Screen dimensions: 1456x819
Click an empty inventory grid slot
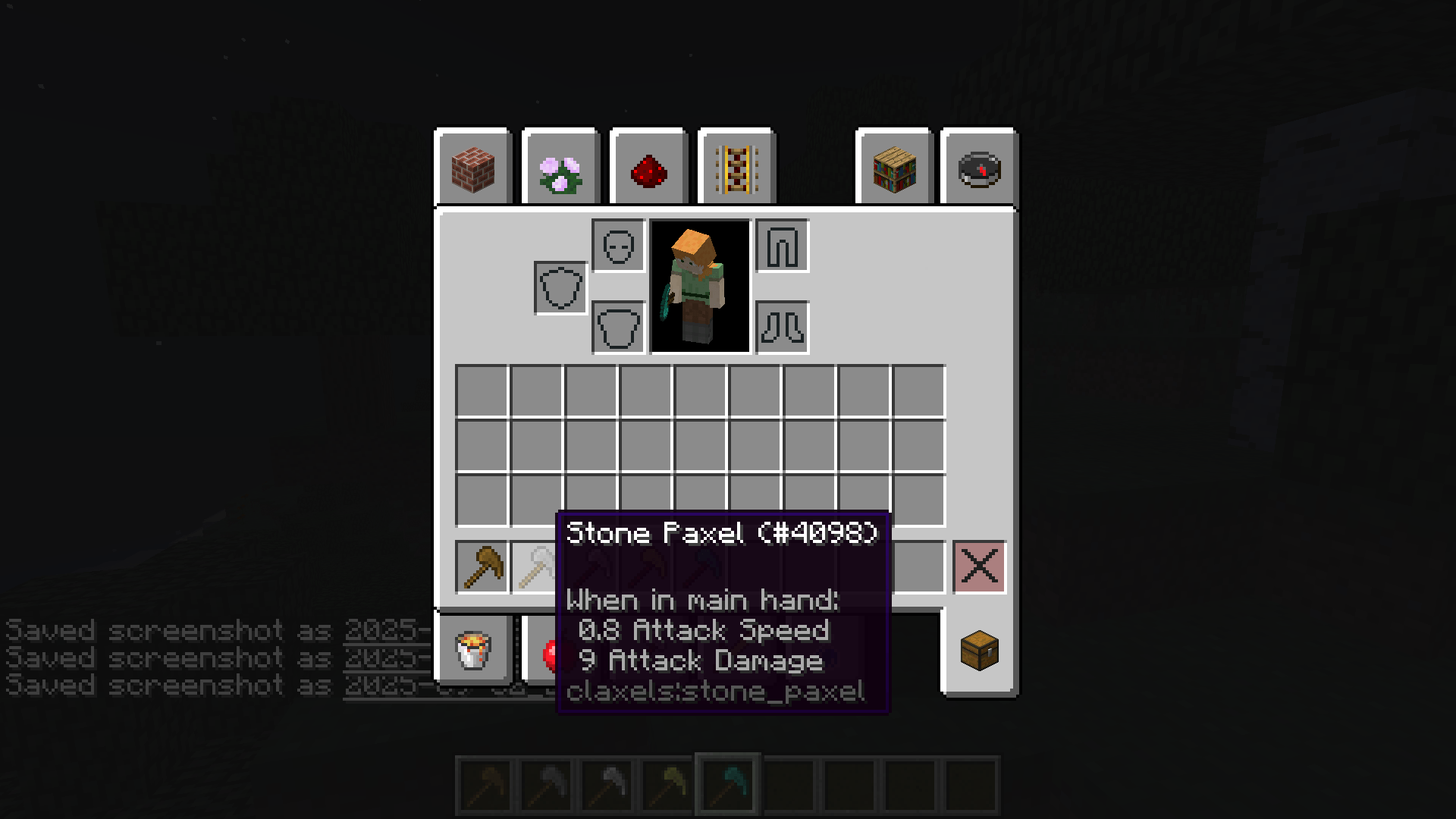(x=483, y=388)
